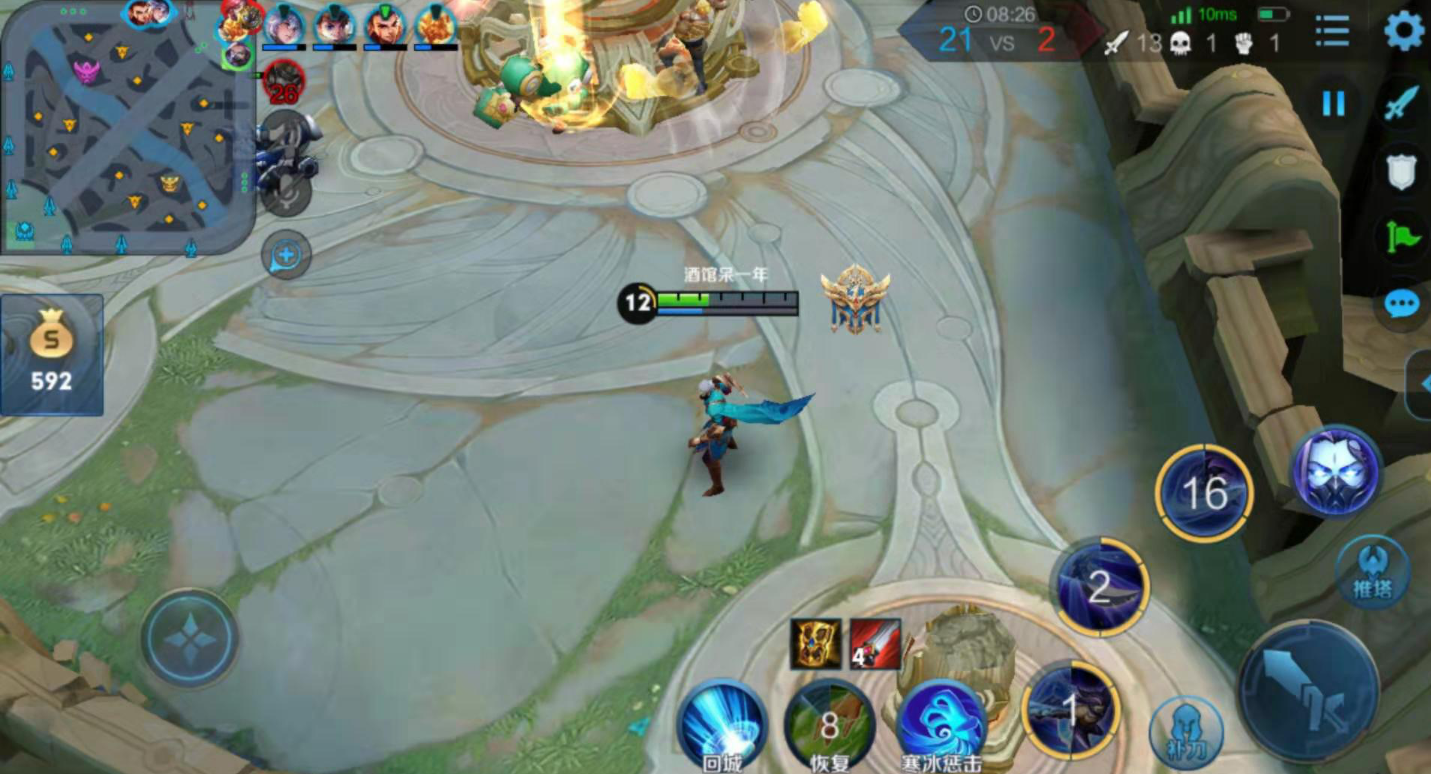Send the blue sword attack signal
This screenshot has width=1431, height=774.
1402,103
